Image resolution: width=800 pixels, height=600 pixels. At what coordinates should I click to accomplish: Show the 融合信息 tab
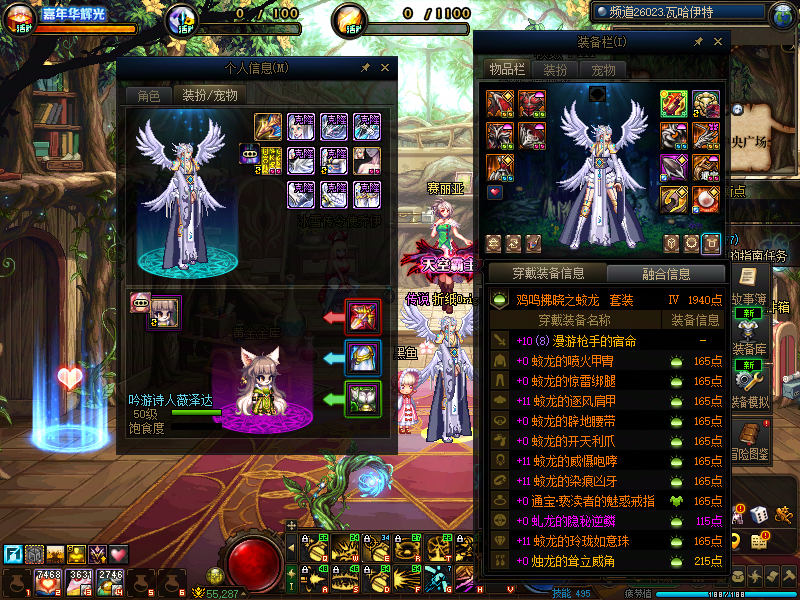pos(665,274)
